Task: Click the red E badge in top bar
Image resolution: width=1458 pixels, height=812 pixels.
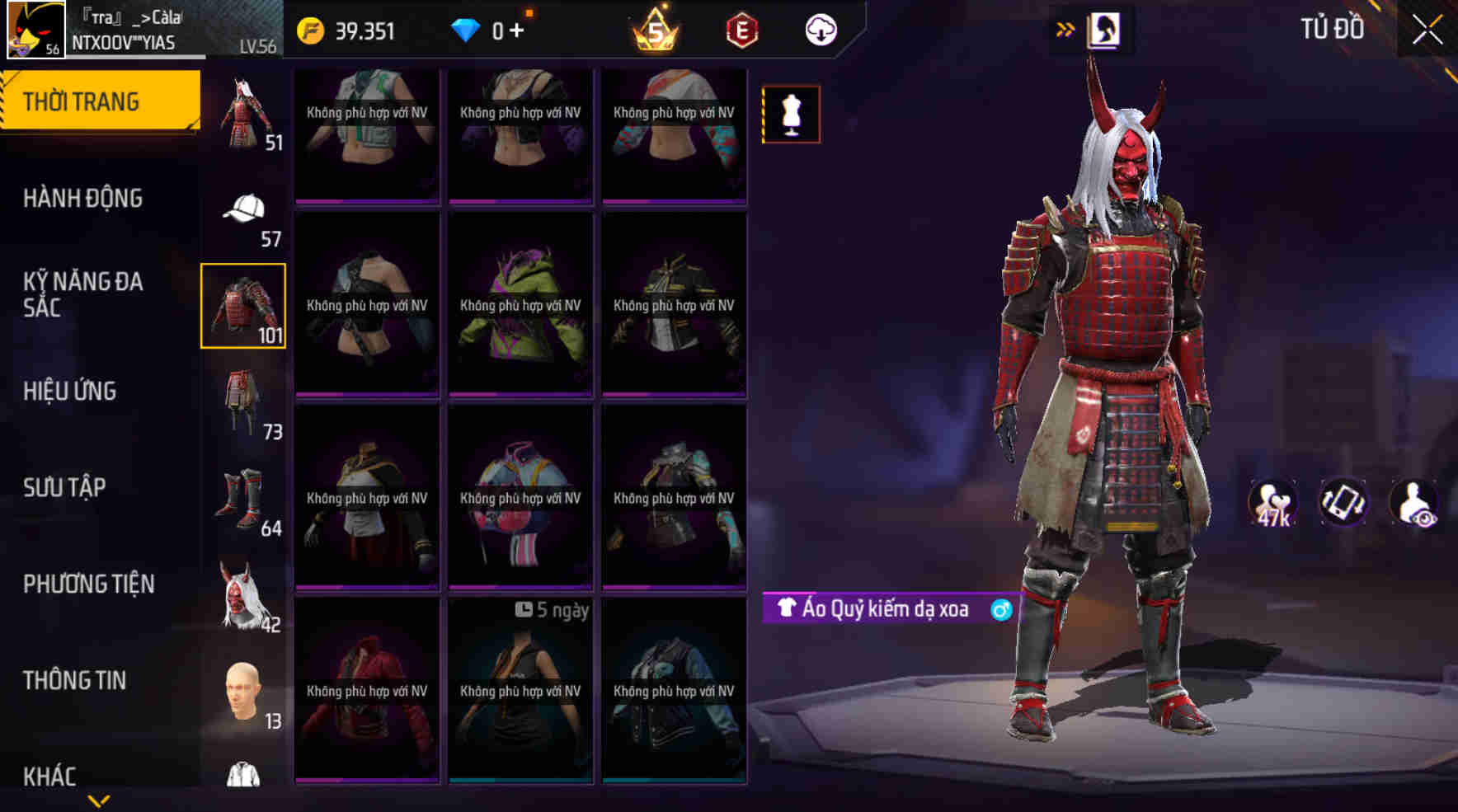Action: 741,31
